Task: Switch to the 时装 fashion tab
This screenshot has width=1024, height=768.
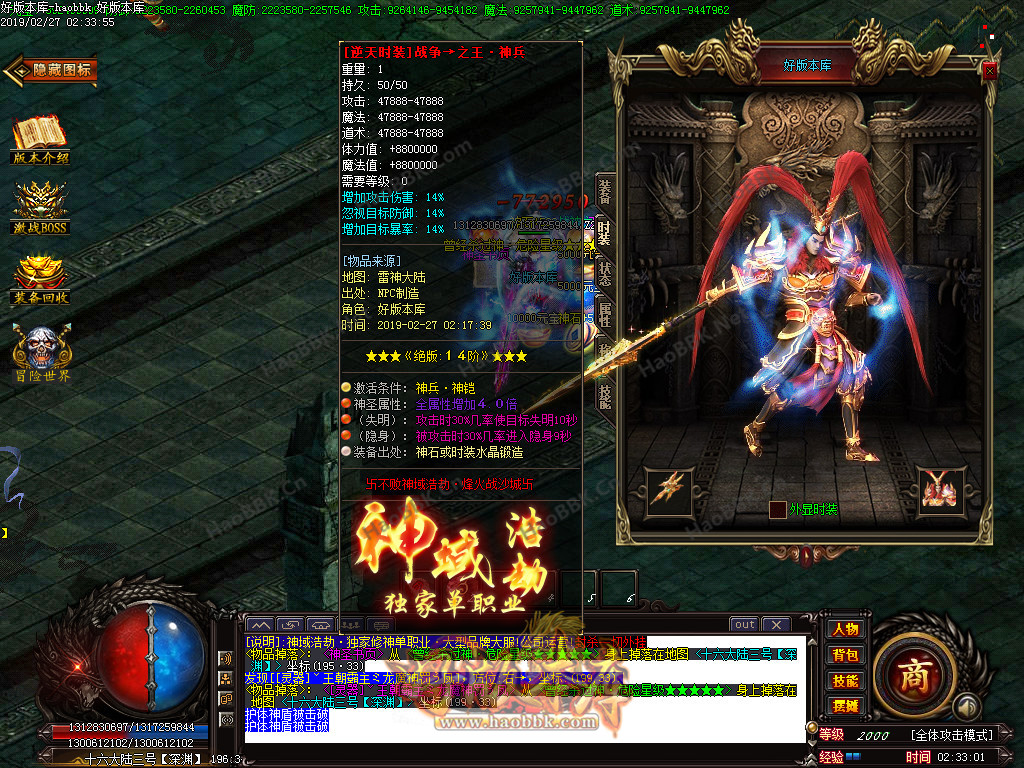Action: pyautogui.click(x=604, y=232)
